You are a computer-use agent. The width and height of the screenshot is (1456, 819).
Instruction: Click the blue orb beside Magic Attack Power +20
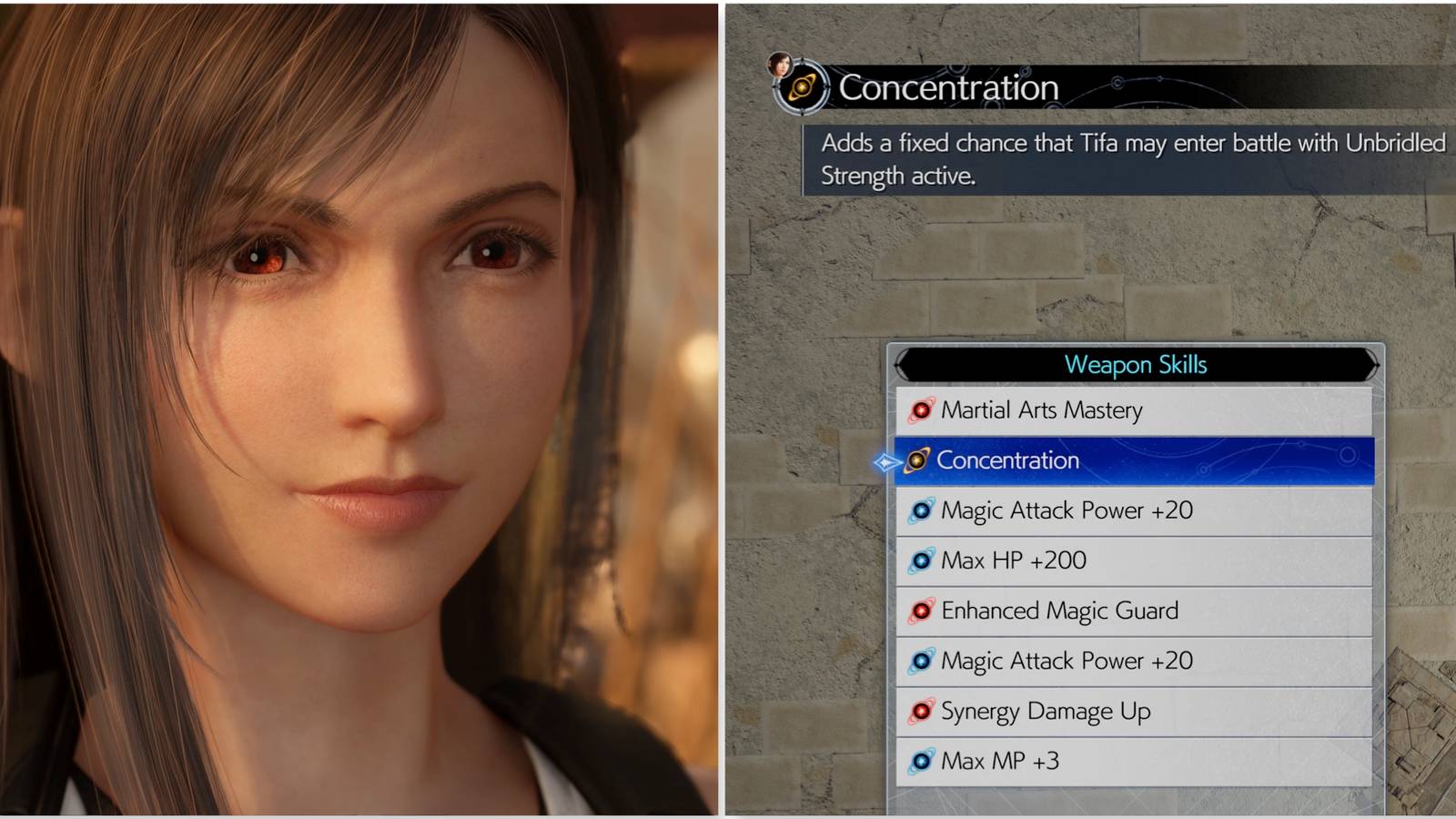click(922, 511)
